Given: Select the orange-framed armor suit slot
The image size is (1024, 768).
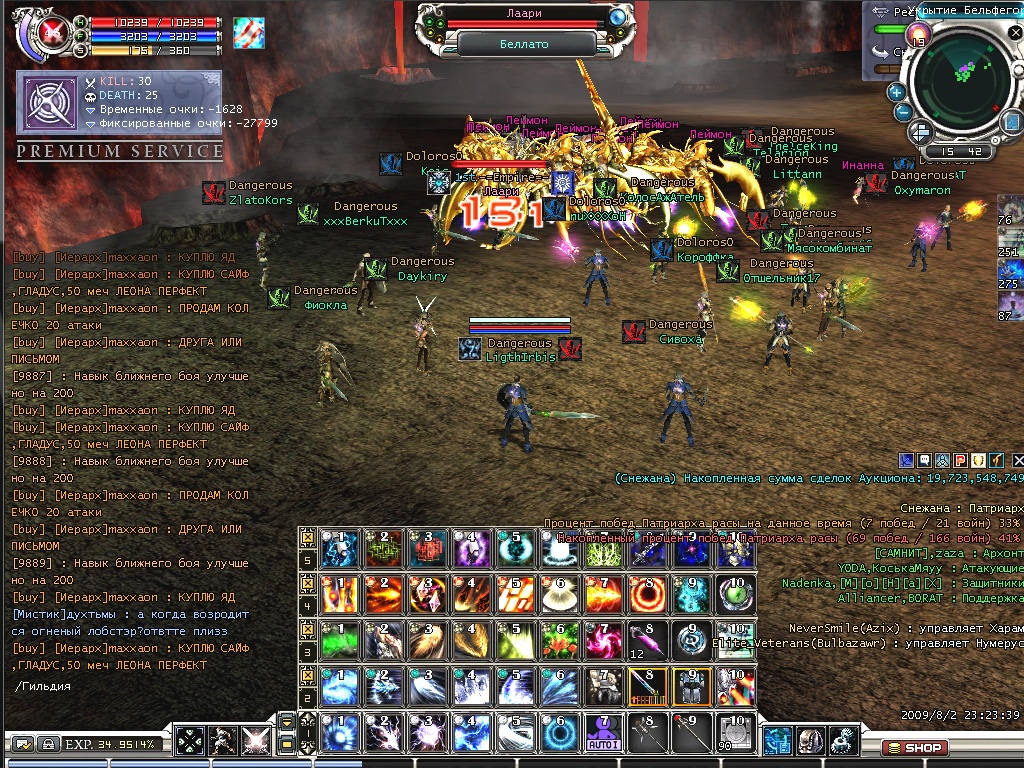Looking at the screenshot, I should coord(694,685).
